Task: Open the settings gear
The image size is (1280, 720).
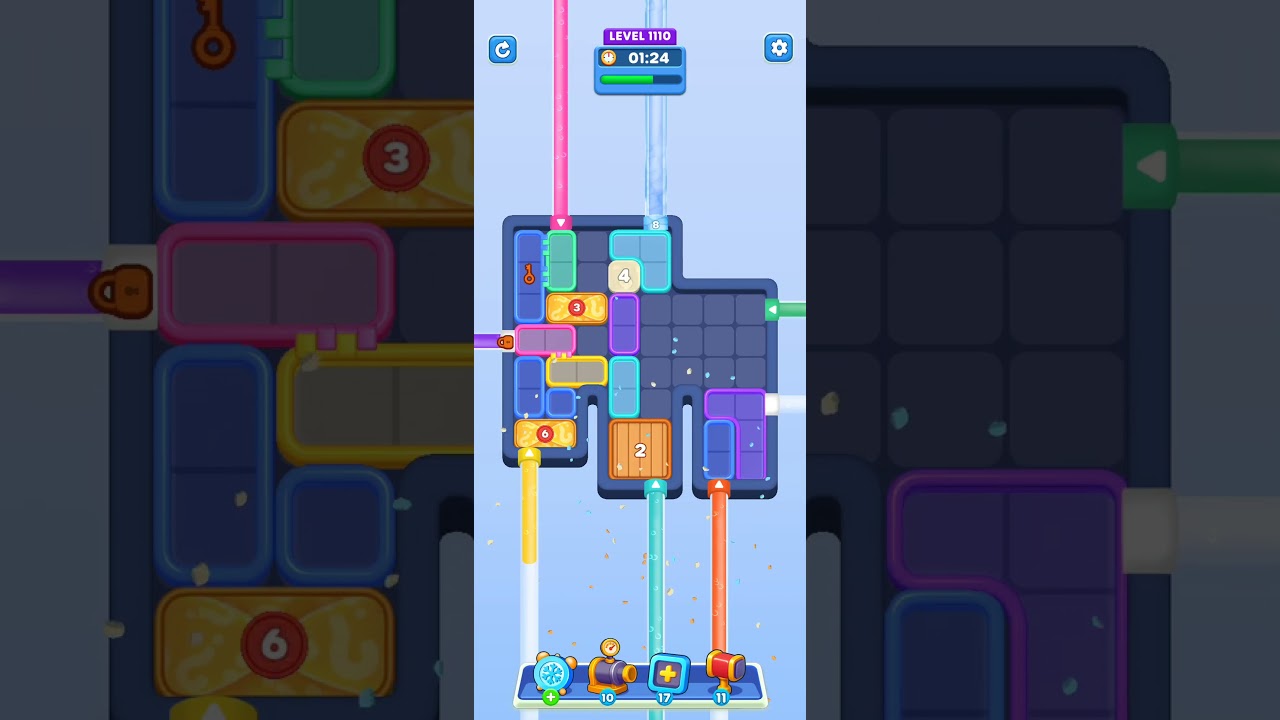Action: (x=778, y=47)
